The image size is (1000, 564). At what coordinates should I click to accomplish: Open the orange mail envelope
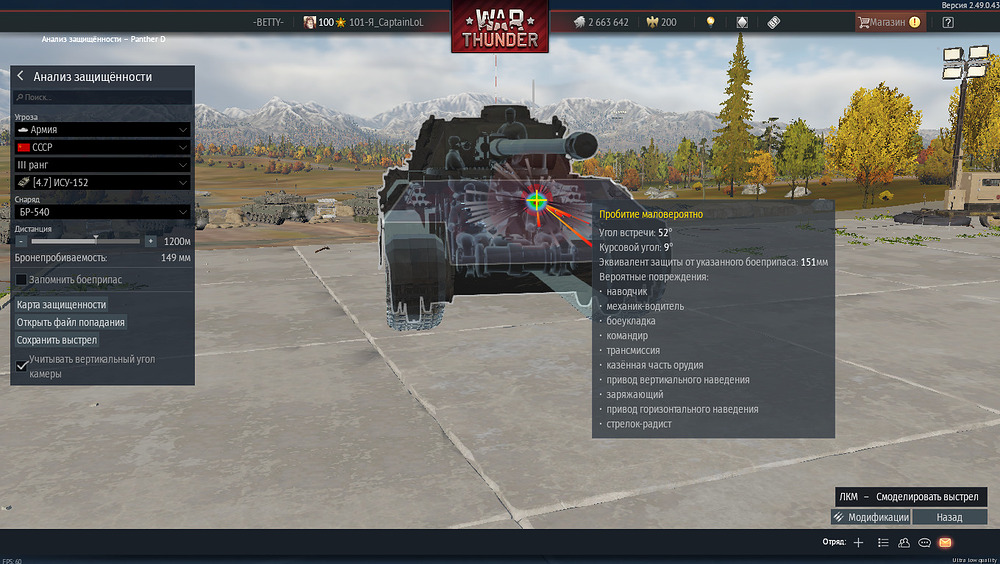(x=945, y=542)
